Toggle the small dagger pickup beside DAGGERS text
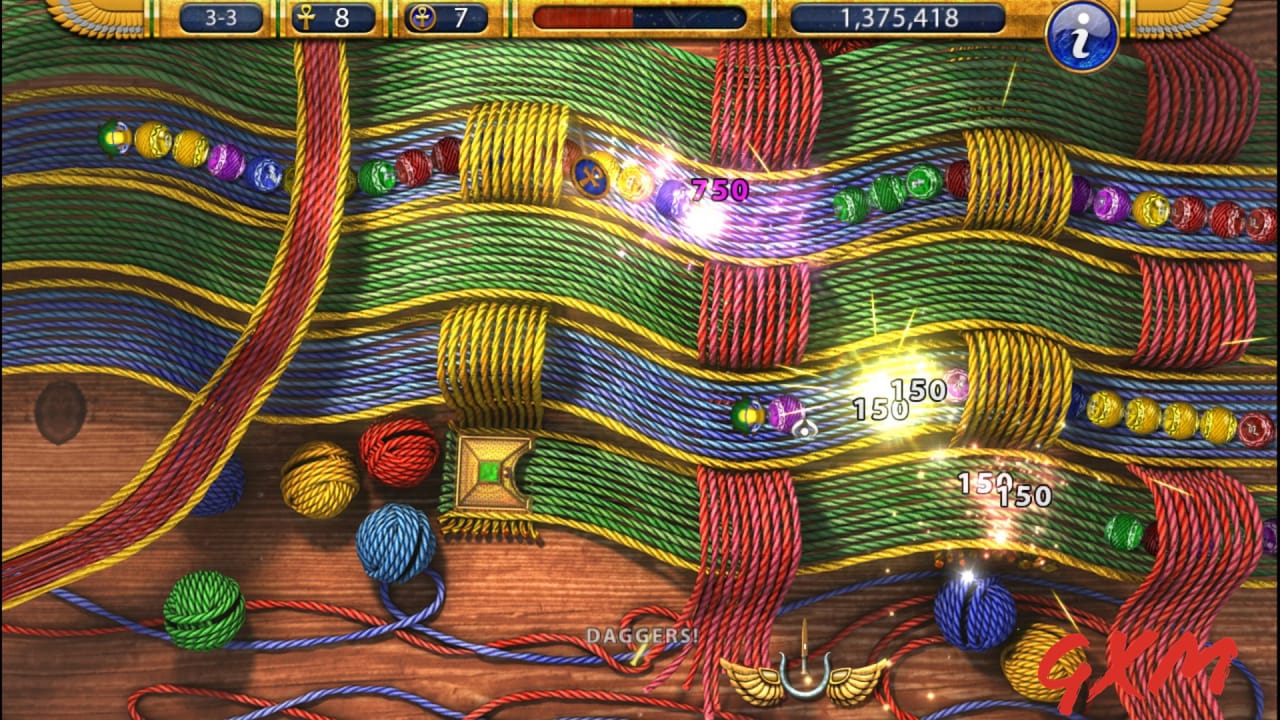Viewport: 1280px width, 720px height. point(638,656)
